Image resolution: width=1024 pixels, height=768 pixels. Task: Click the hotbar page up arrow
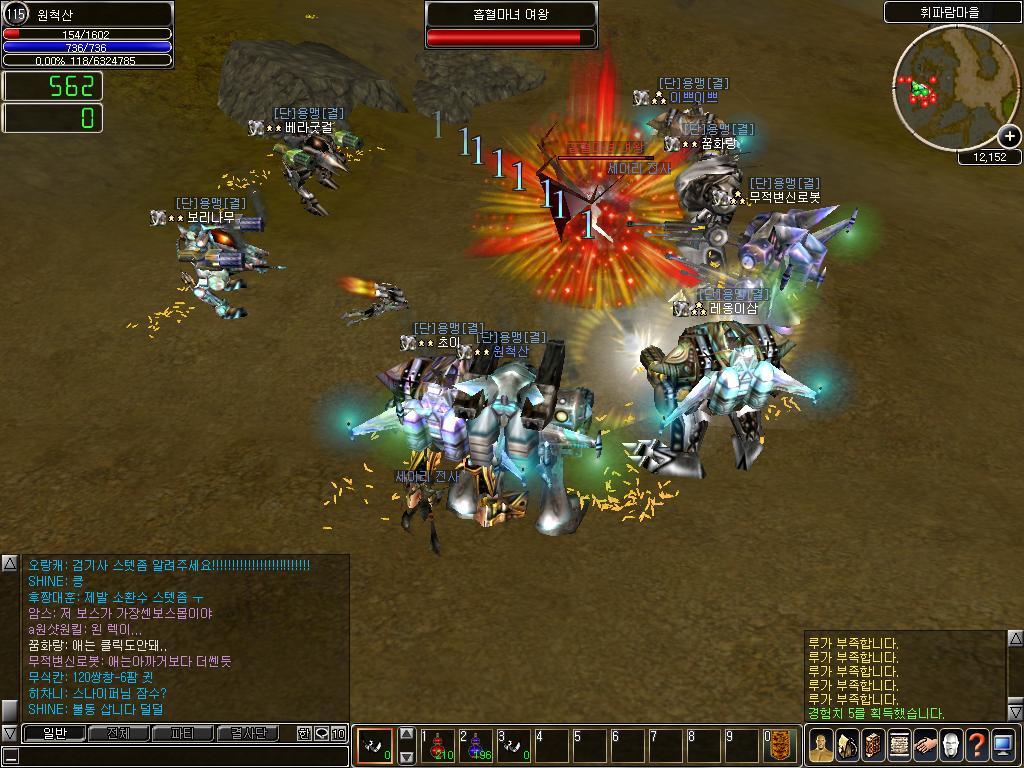coord(406,734)
